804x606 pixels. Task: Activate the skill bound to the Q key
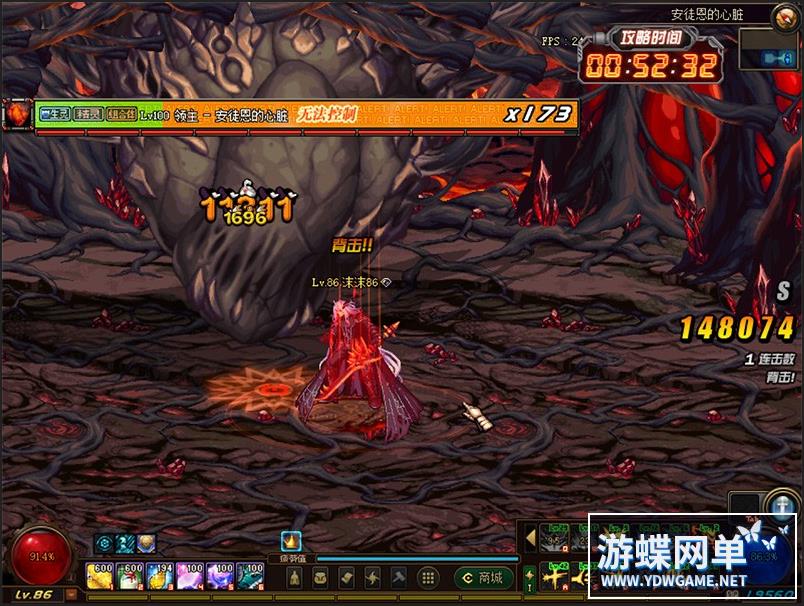click(x=554, y=540)
